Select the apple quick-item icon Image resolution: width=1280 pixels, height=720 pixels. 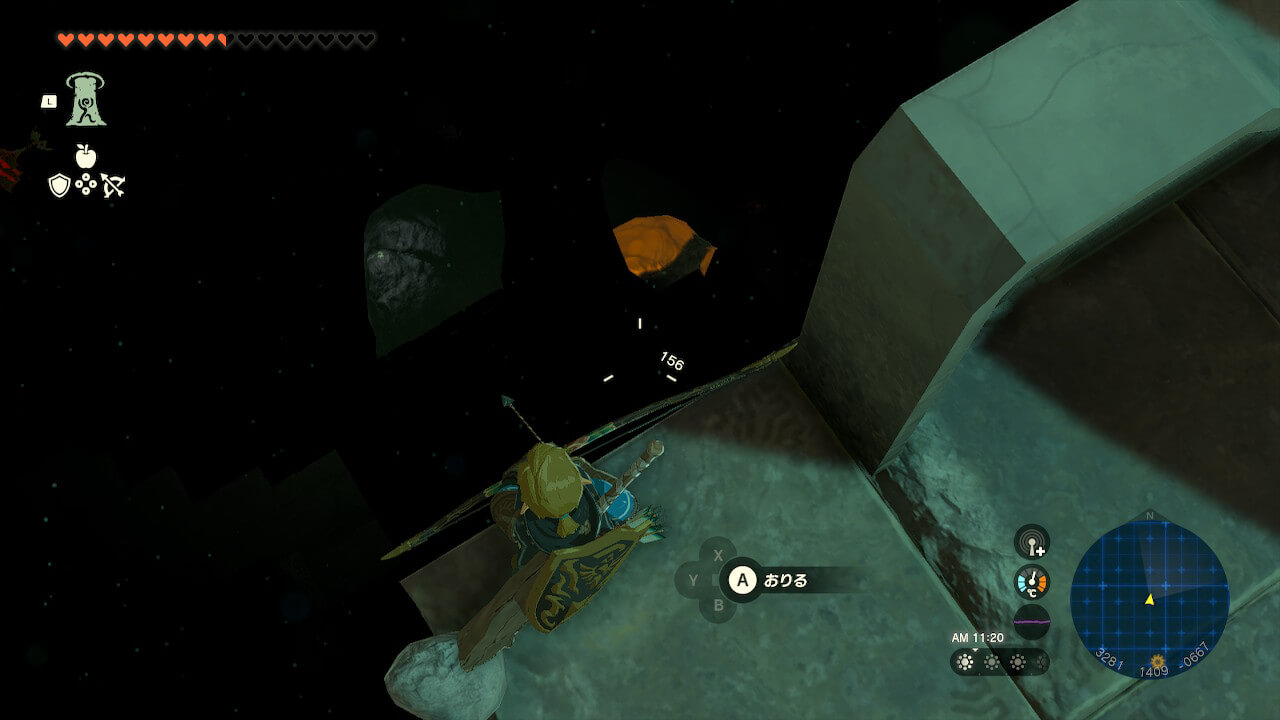86,155
